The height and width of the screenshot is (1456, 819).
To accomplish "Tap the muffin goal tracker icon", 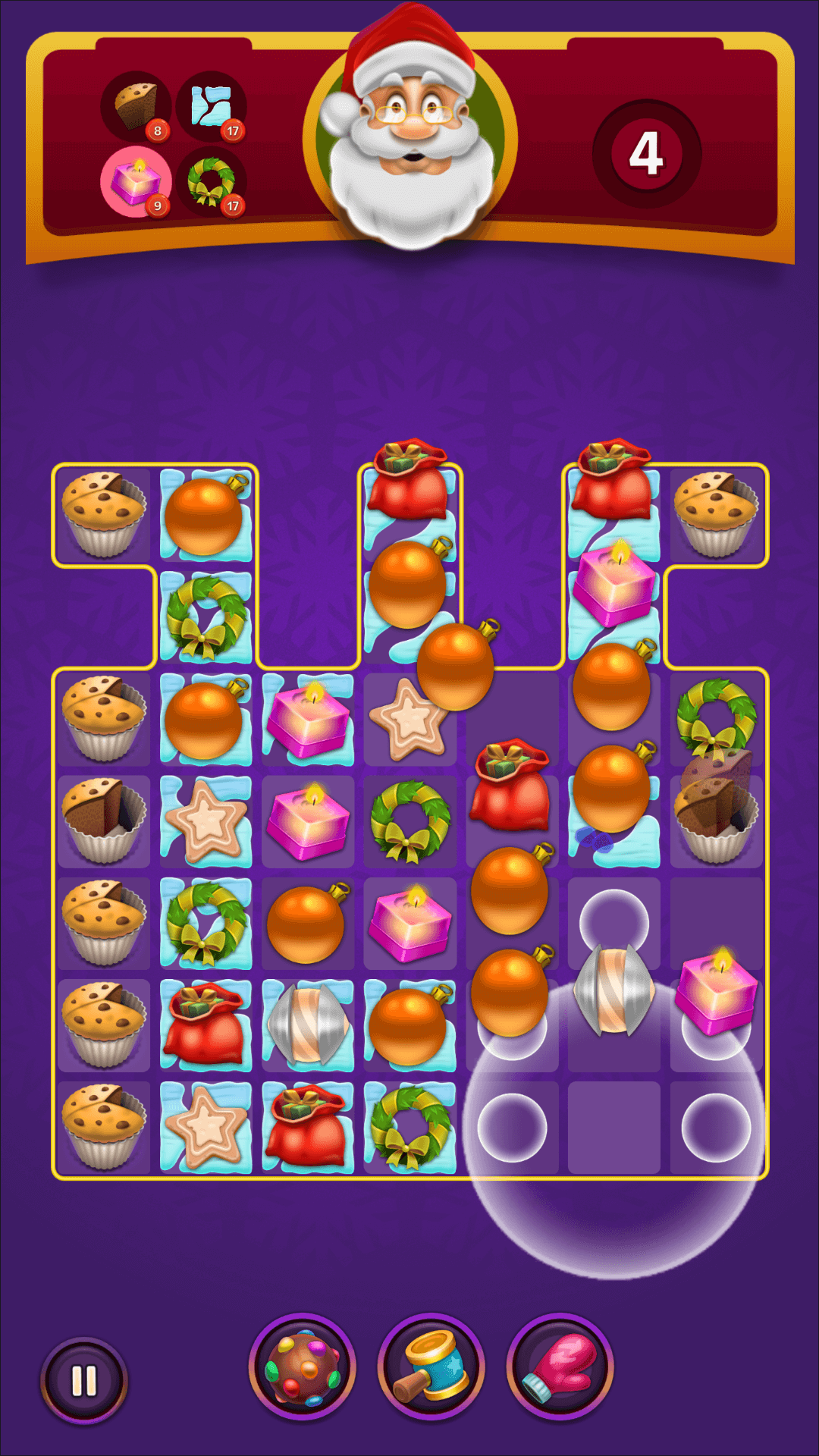I will (x=136, y=107).
